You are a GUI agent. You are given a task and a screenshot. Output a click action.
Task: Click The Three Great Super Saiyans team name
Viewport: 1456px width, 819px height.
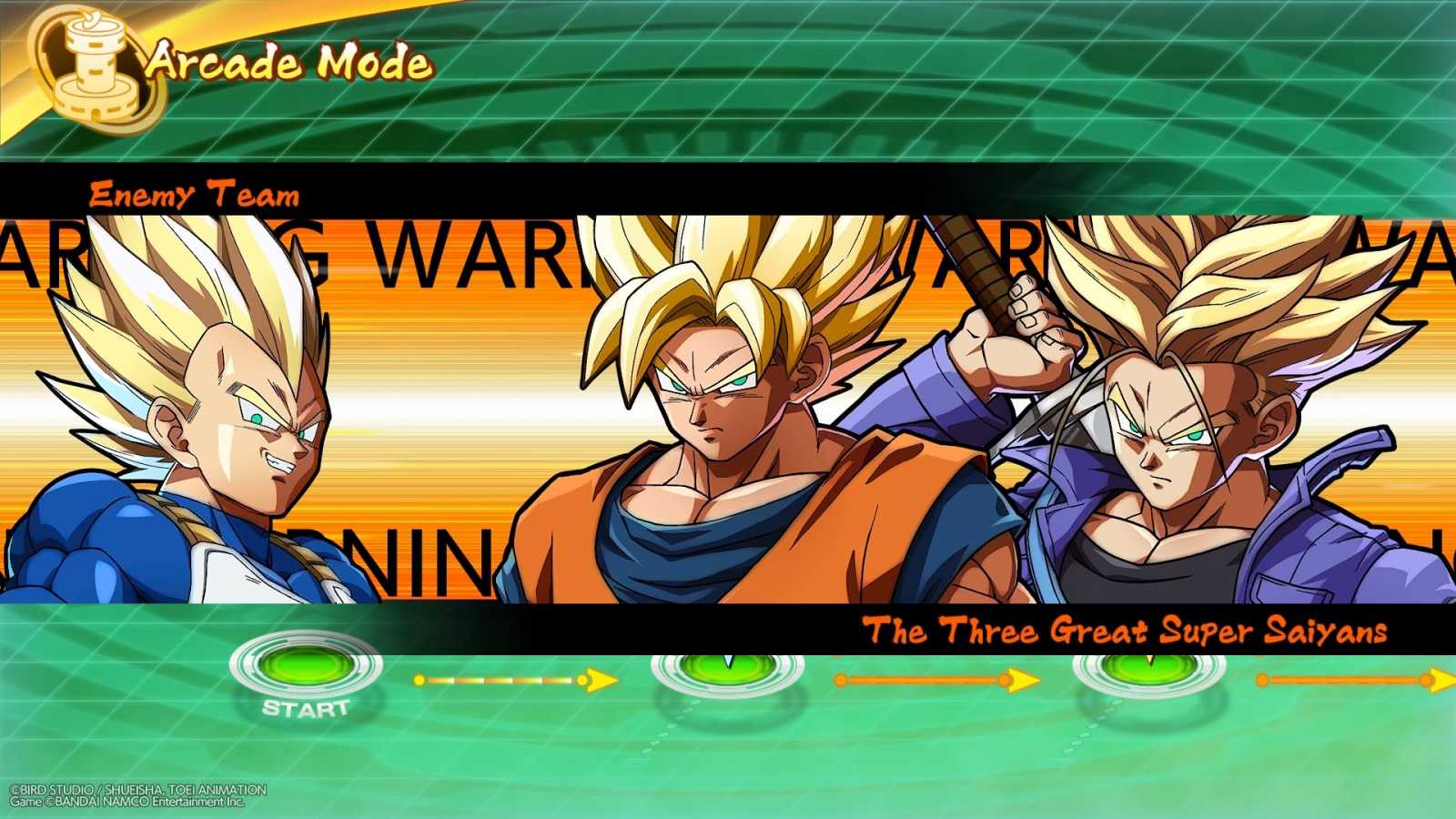tap(1128, 629)
